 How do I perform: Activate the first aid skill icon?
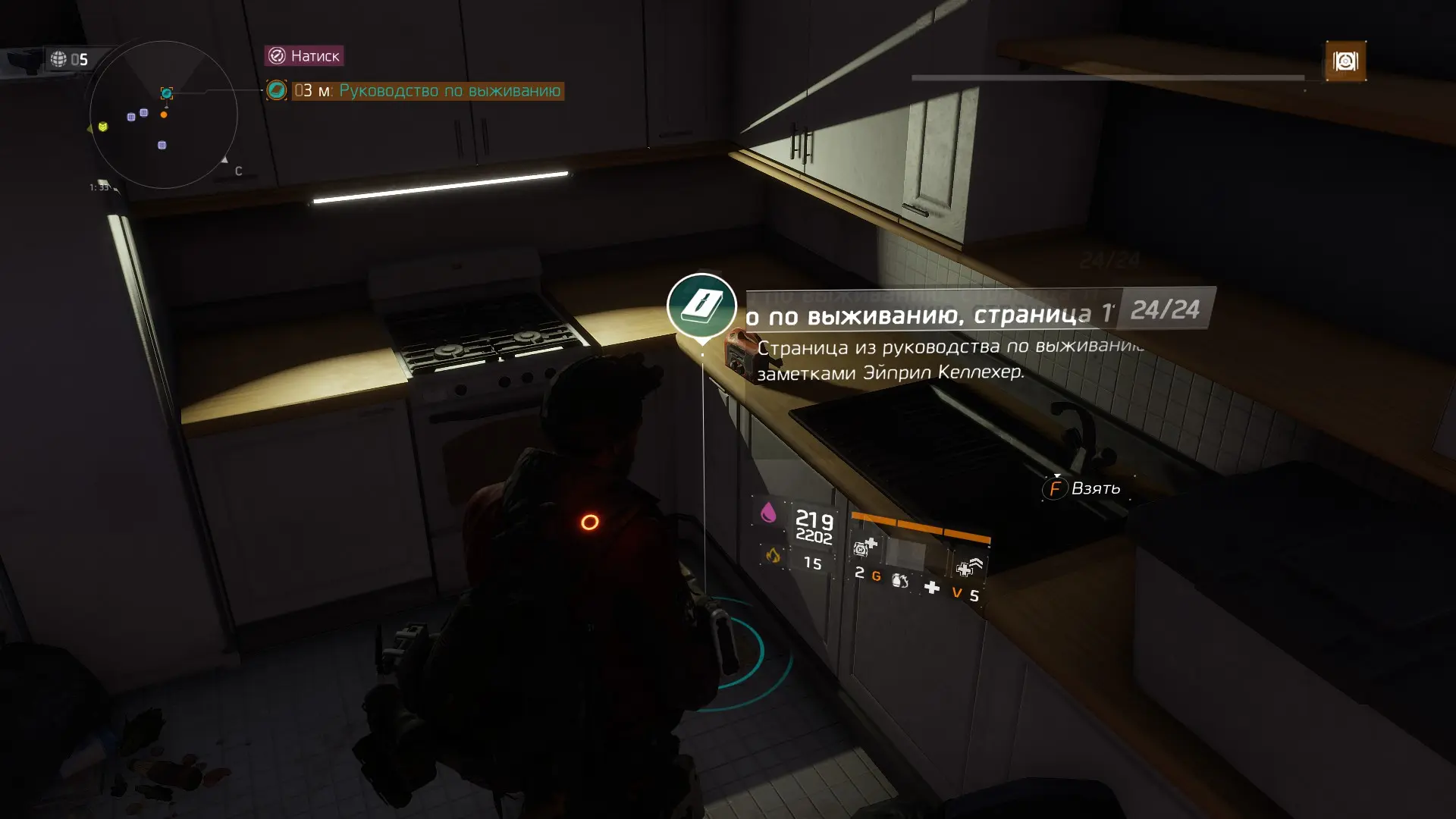point(864,546)
